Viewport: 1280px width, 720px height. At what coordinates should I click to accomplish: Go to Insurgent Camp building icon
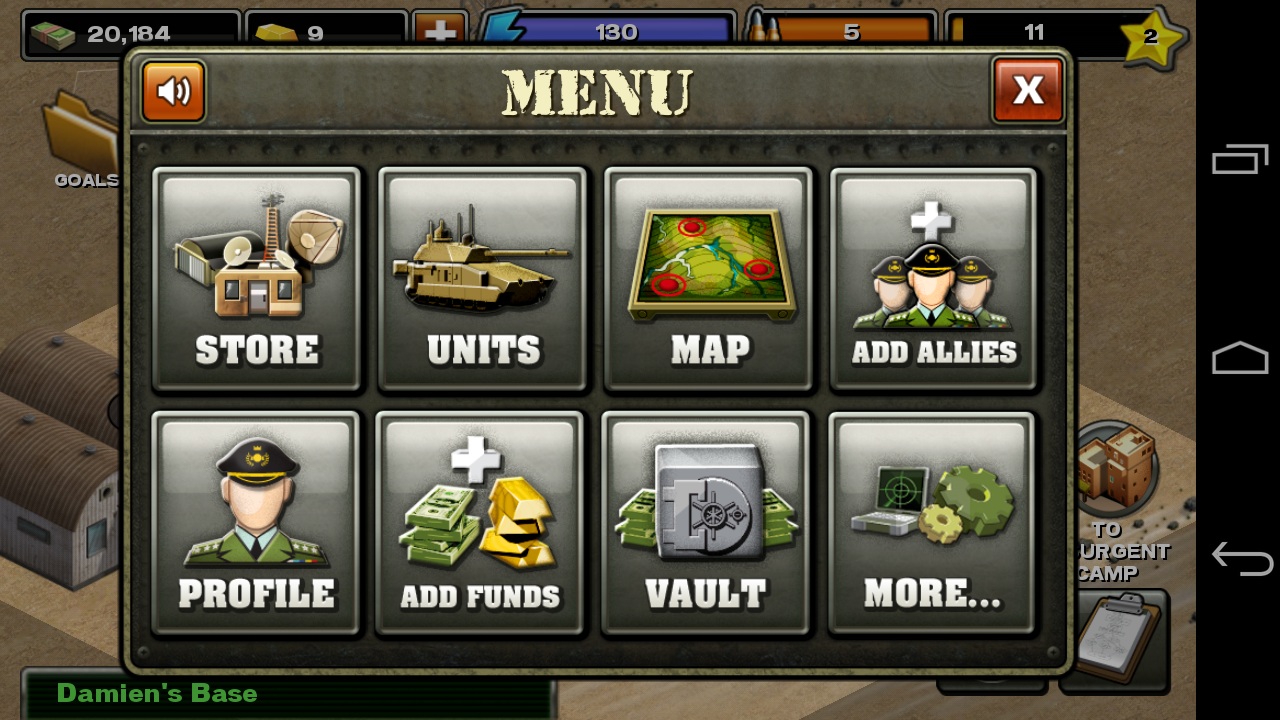point(1115,470)
